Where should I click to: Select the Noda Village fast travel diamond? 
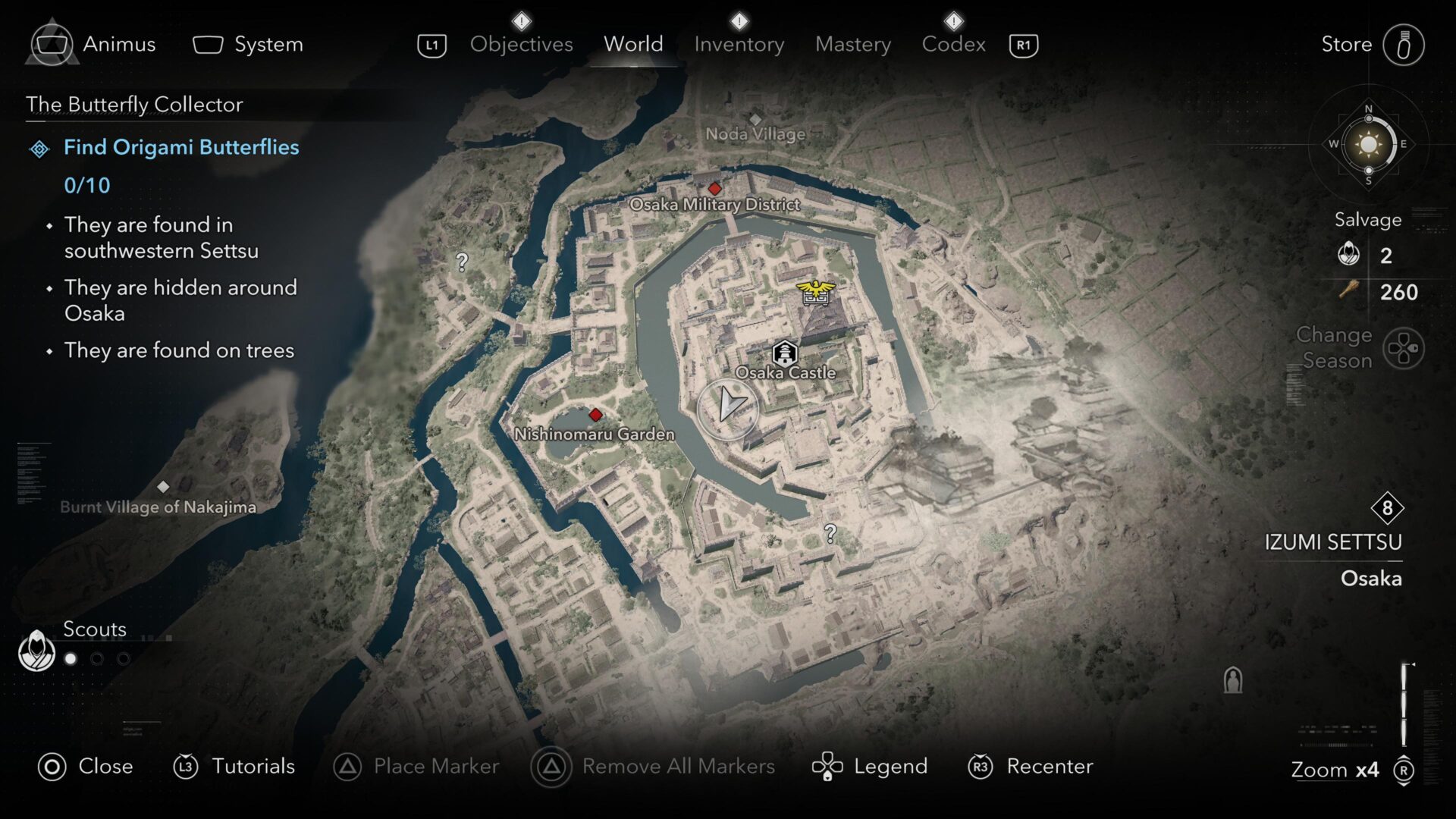click(x=755, y=118)
